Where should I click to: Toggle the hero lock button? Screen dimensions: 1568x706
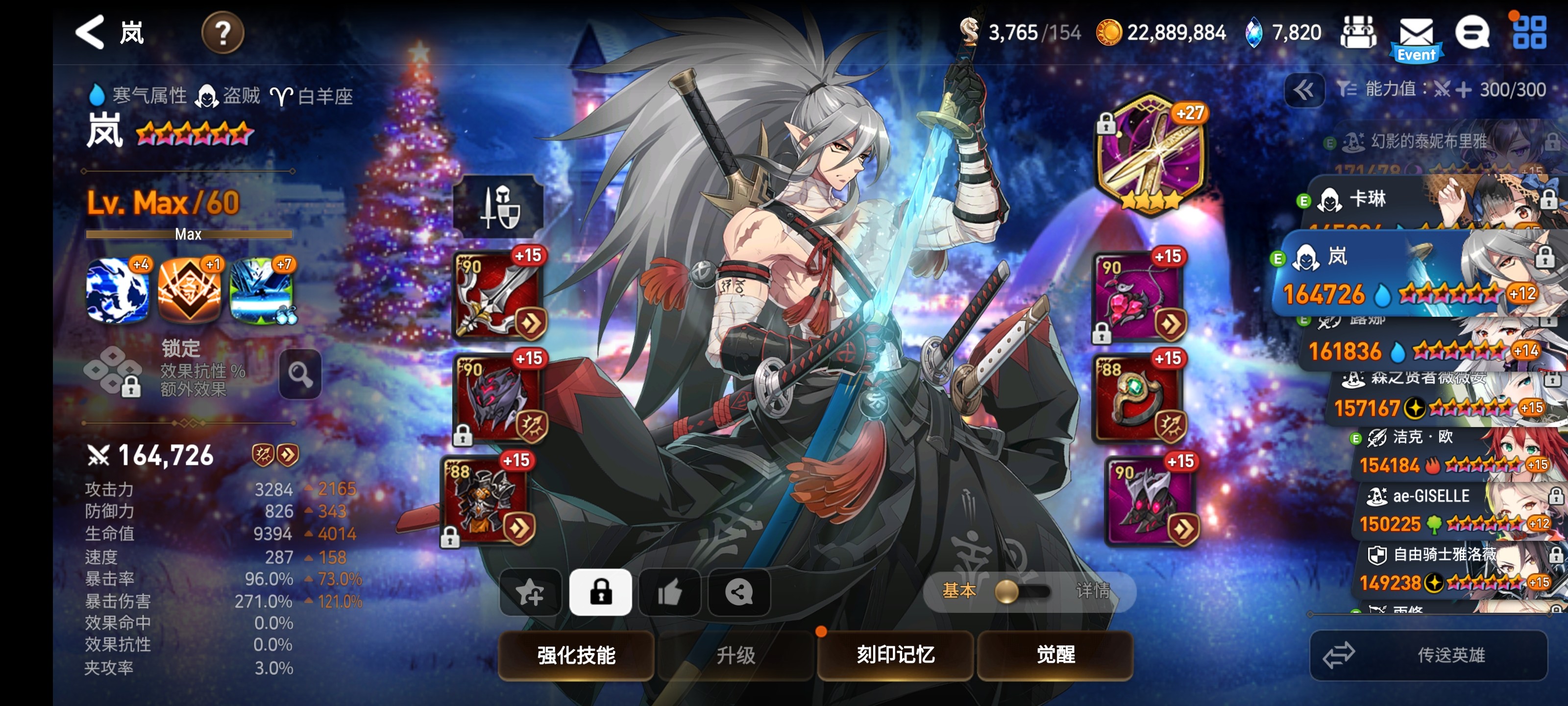[600, 591]
